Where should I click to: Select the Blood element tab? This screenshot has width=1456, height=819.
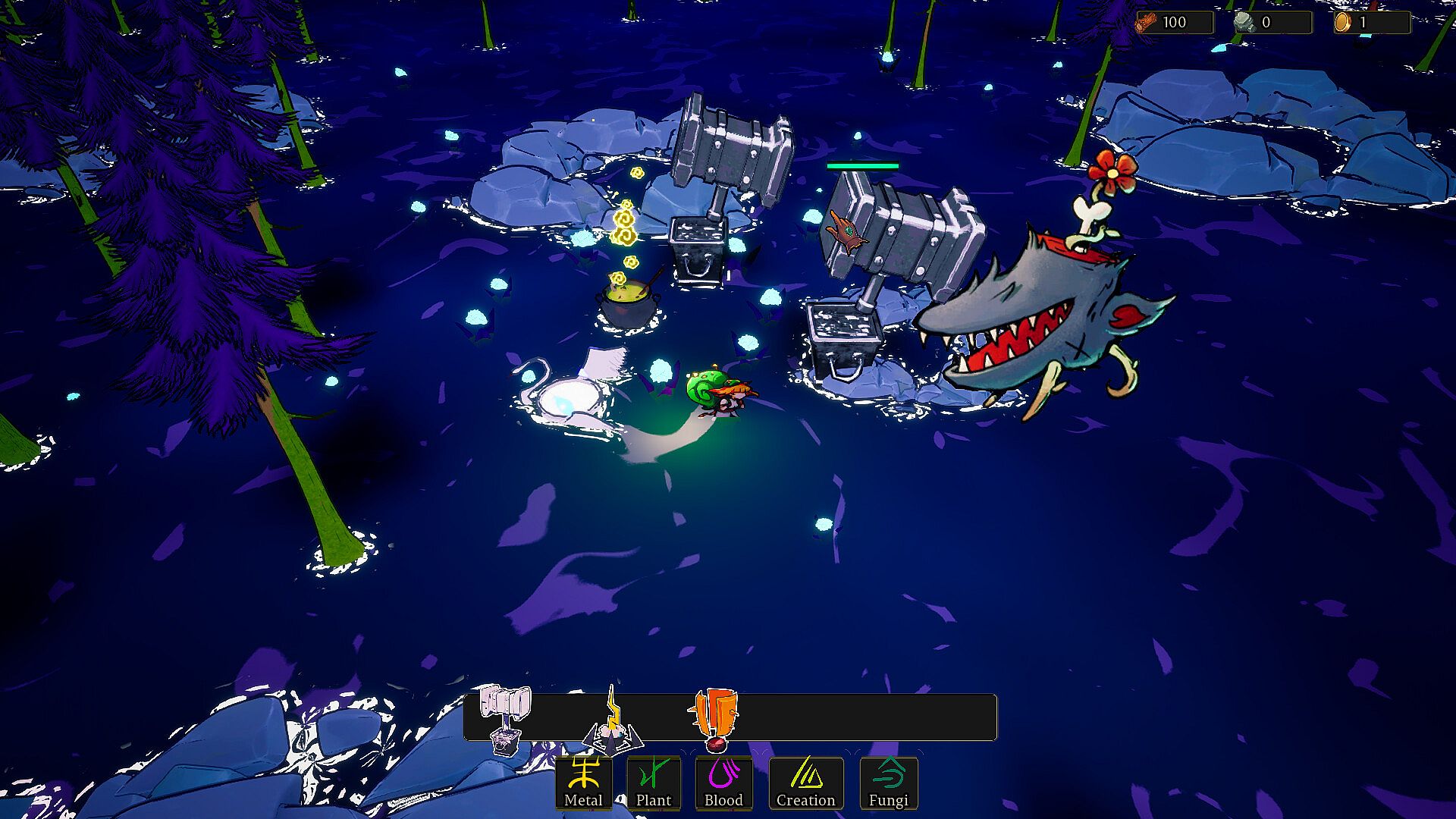click(723, 783)
